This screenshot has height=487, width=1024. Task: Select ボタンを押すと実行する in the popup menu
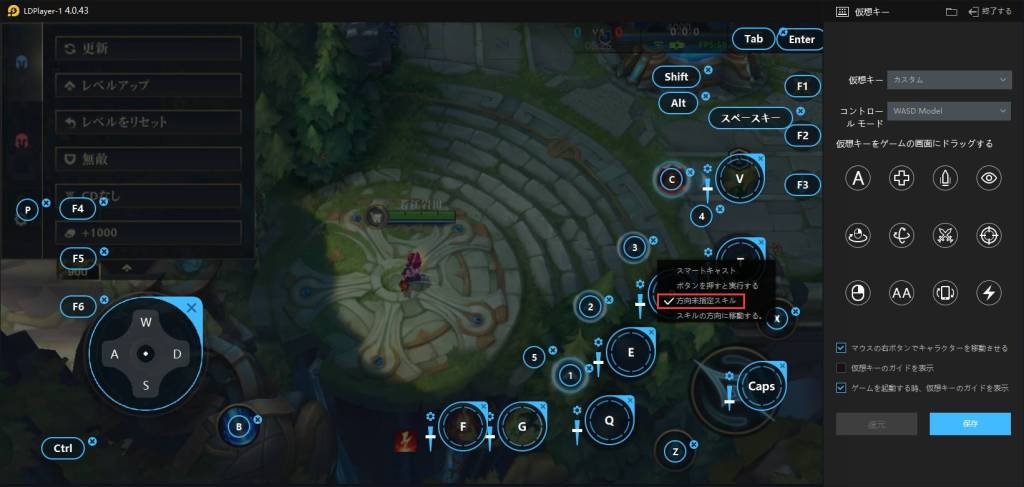click(x=716, y=286)
